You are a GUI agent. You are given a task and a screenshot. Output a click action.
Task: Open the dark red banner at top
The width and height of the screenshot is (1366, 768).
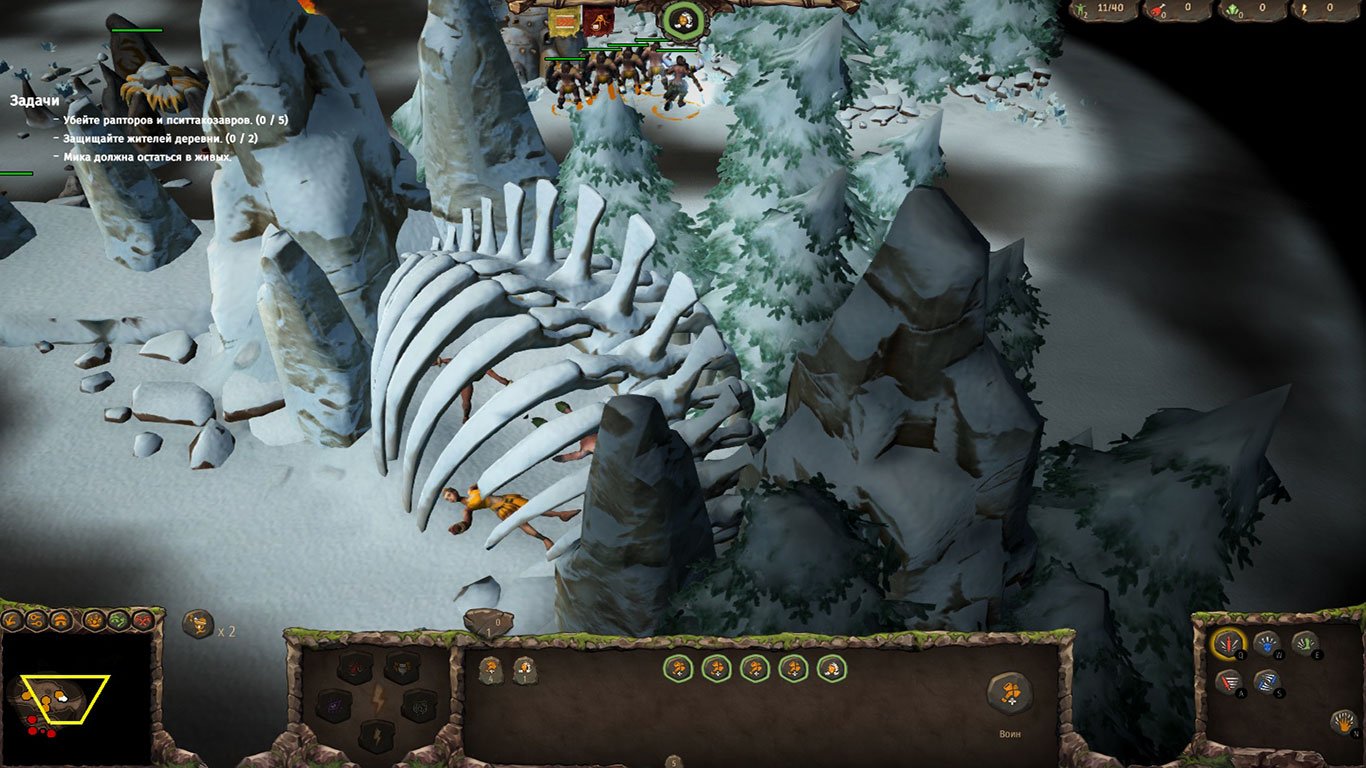pyautogui.click(x=598, y=21)
